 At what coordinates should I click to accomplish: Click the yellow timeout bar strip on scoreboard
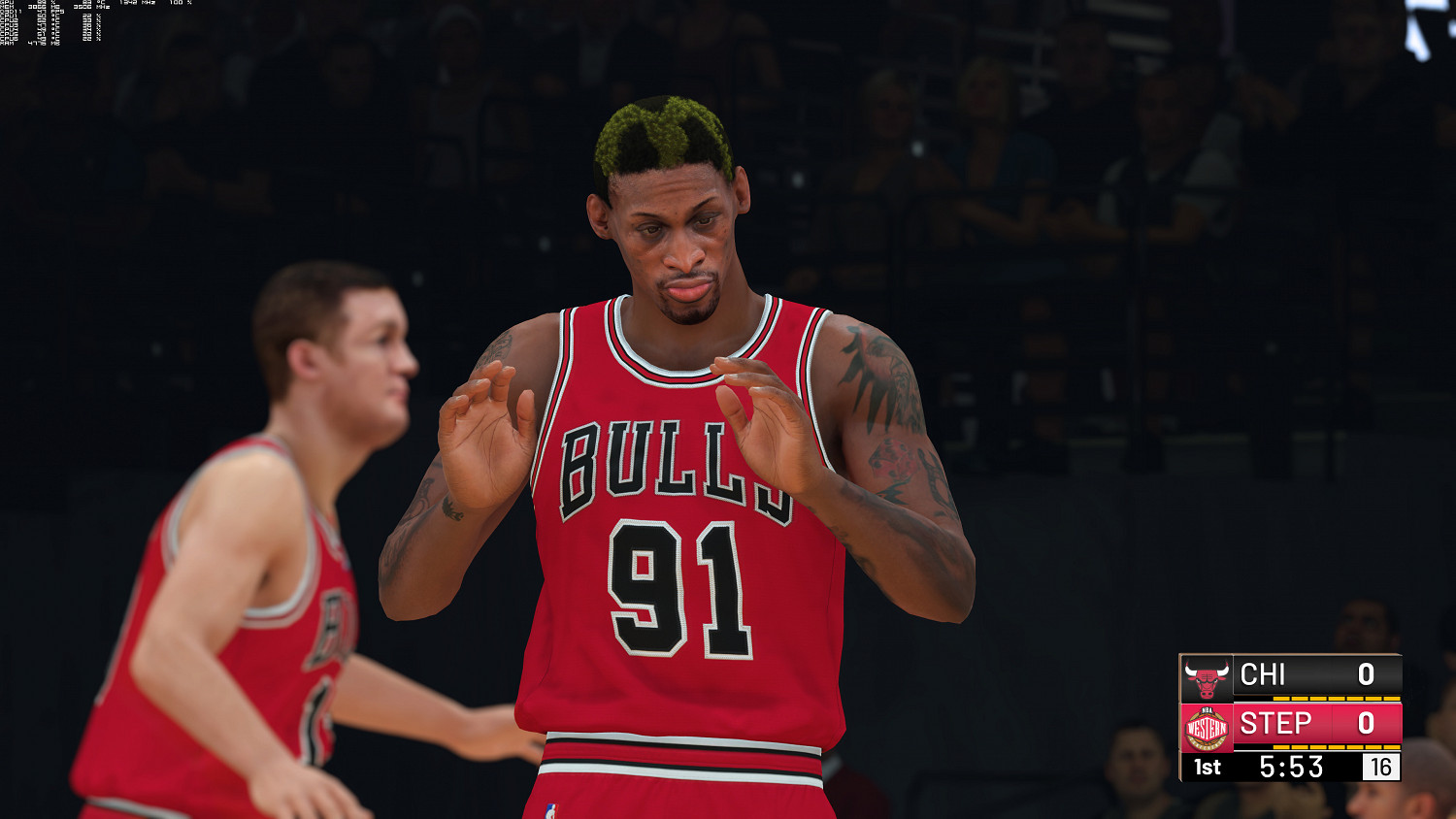point(1338,699)
